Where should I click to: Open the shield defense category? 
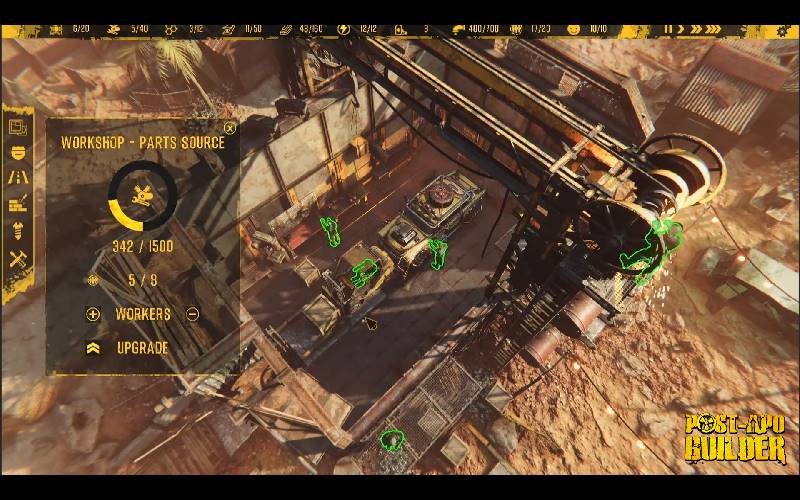coord(17,152)
